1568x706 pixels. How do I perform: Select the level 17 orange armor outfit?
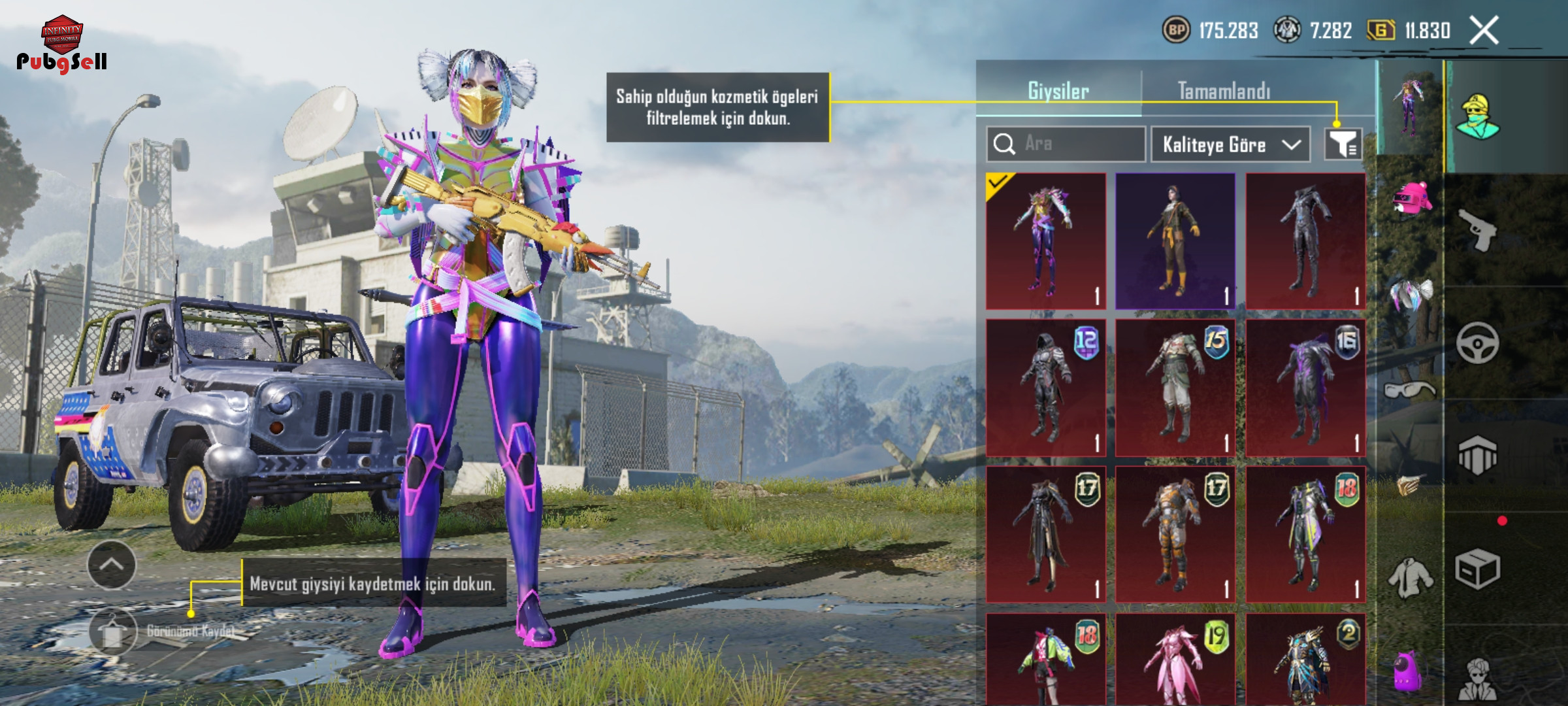coord(1175,534)
